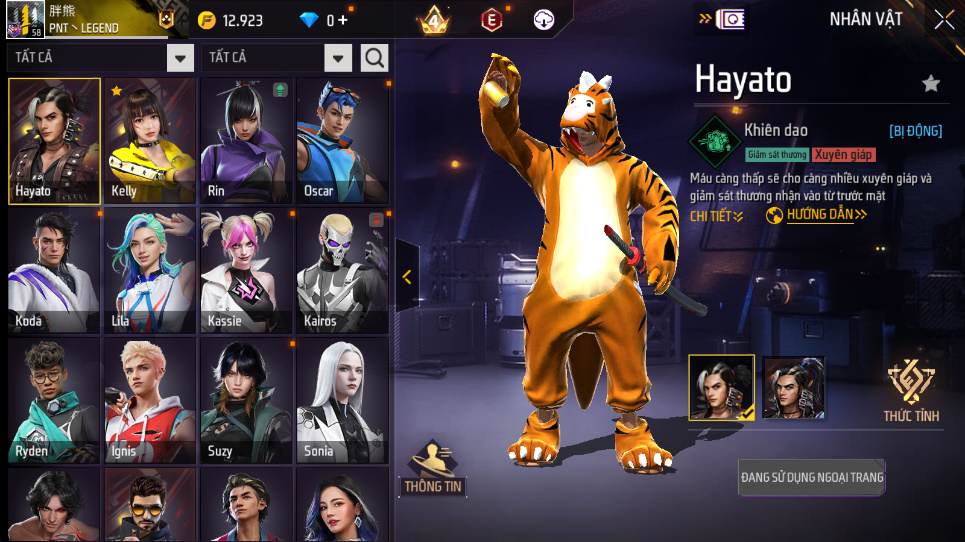Open the crown rank badge icon
The width and height of the screenshot is (965, 542).
[434, 20]
